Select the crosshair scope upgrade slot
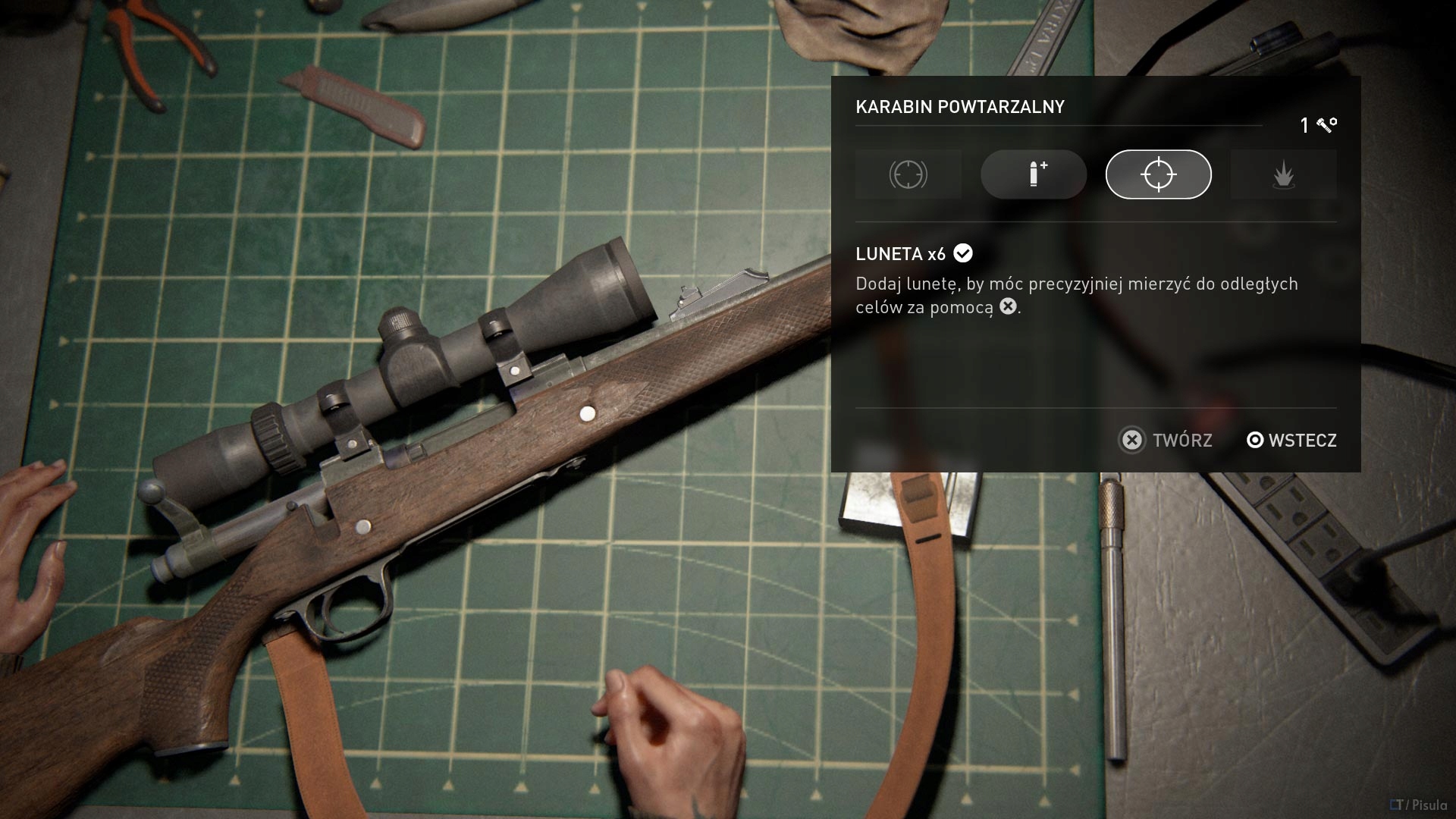The height and width of the screenshot is (819, 1456). [x=1158, y=174]
